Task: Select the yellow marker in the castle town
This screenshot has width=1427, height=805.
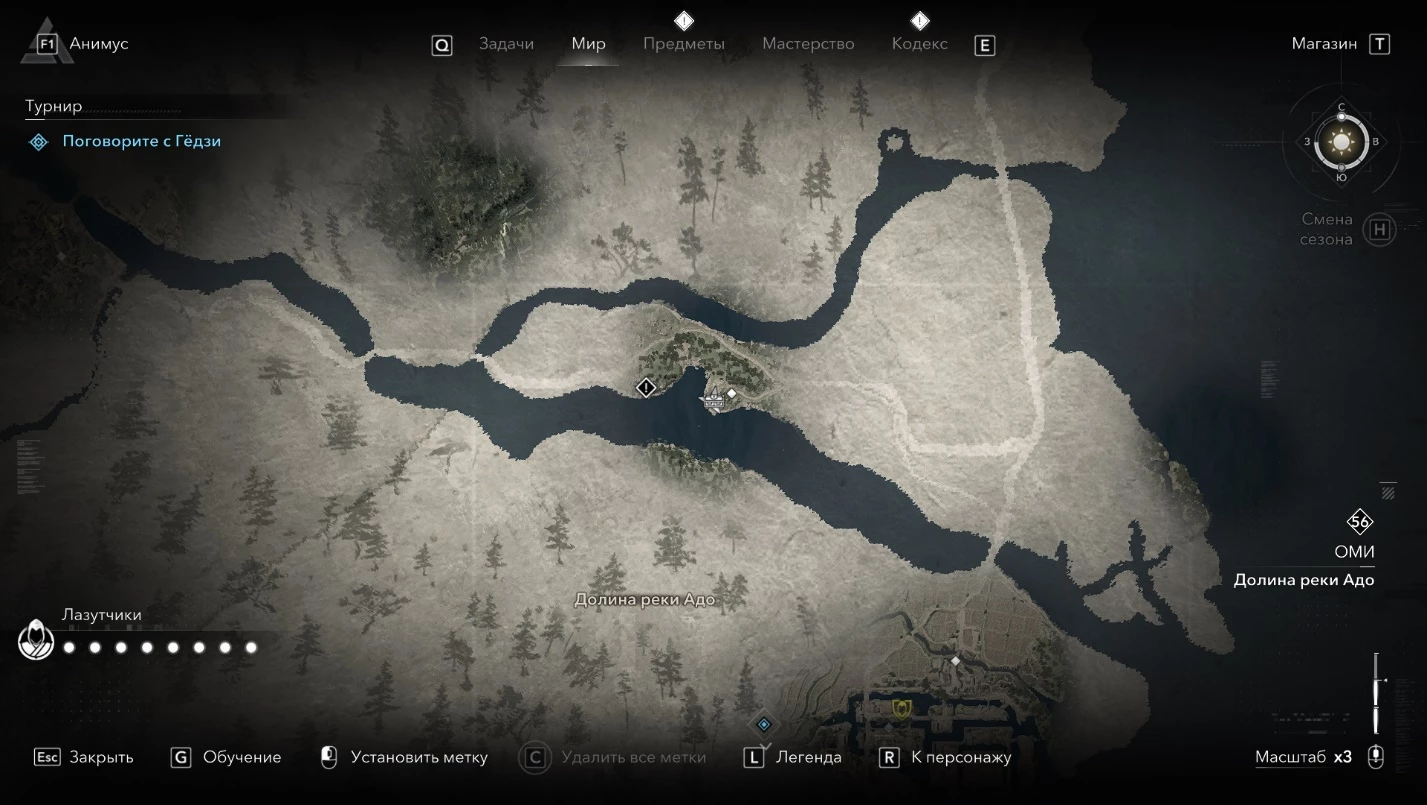Action: point(902,709)
